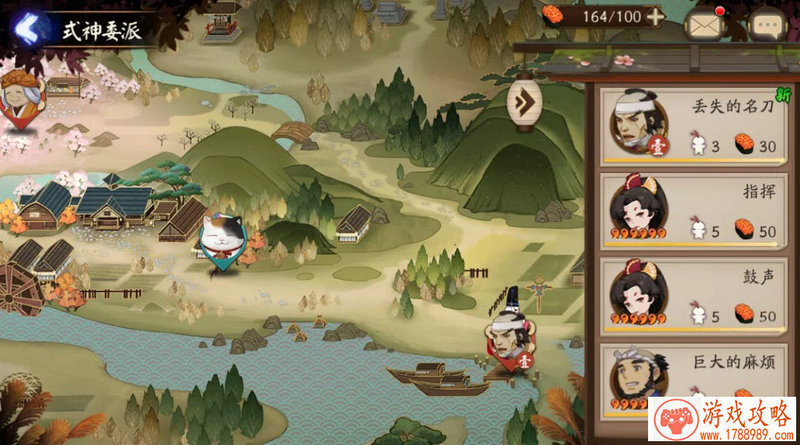The image size is (800, 445).
Task: Select the white-haired character marker near cherry blossoms
Action: [18, 96]
